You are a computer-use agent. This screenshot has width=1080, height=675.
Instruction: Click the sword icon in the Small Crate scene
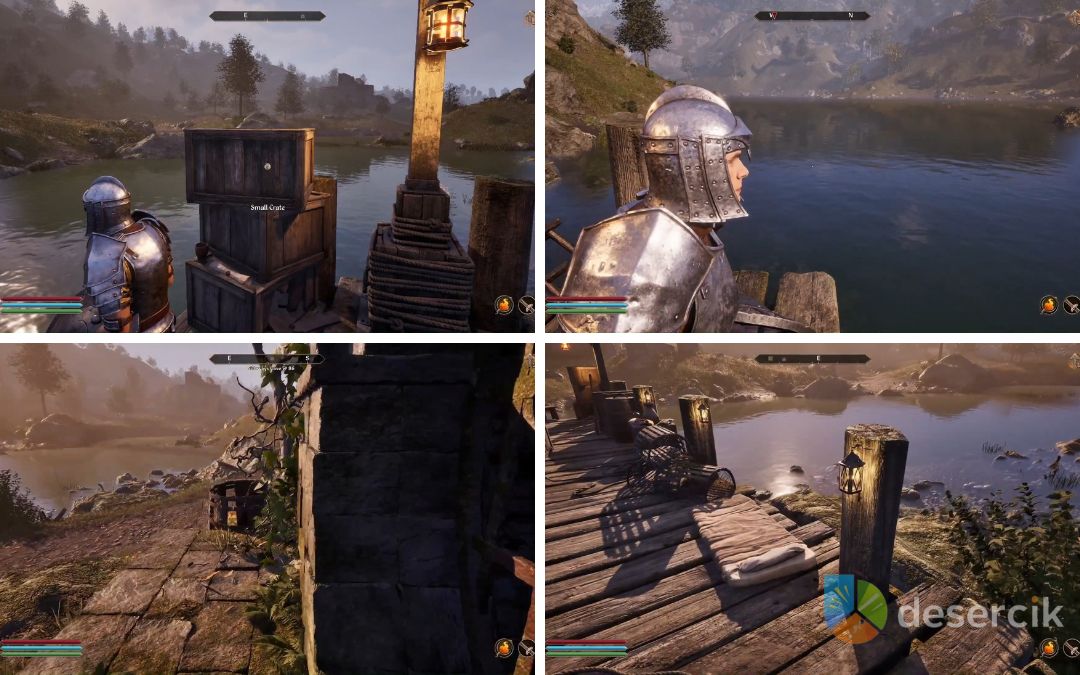[526, 305]
